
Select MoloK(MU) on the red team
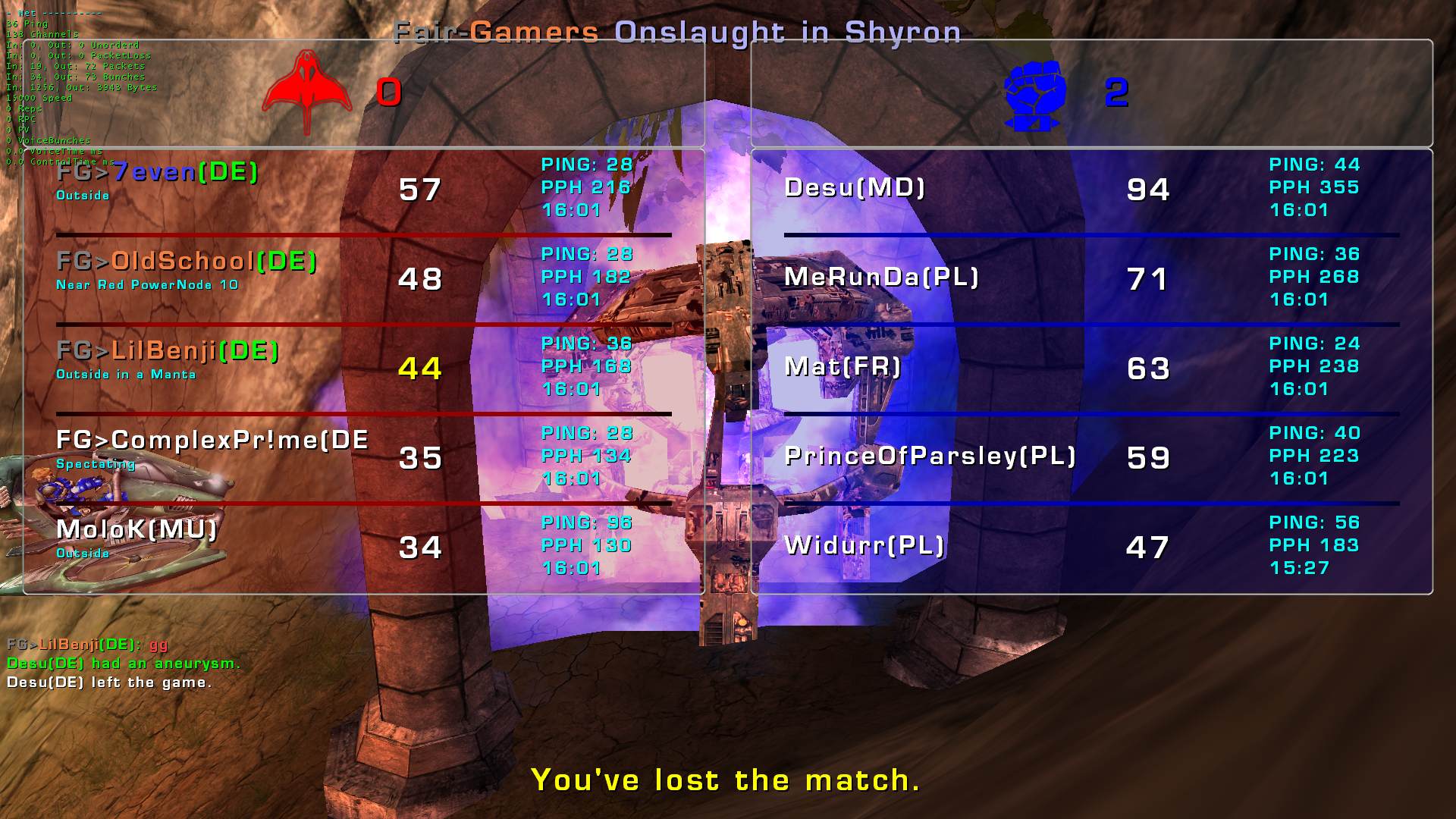(136, 530)
